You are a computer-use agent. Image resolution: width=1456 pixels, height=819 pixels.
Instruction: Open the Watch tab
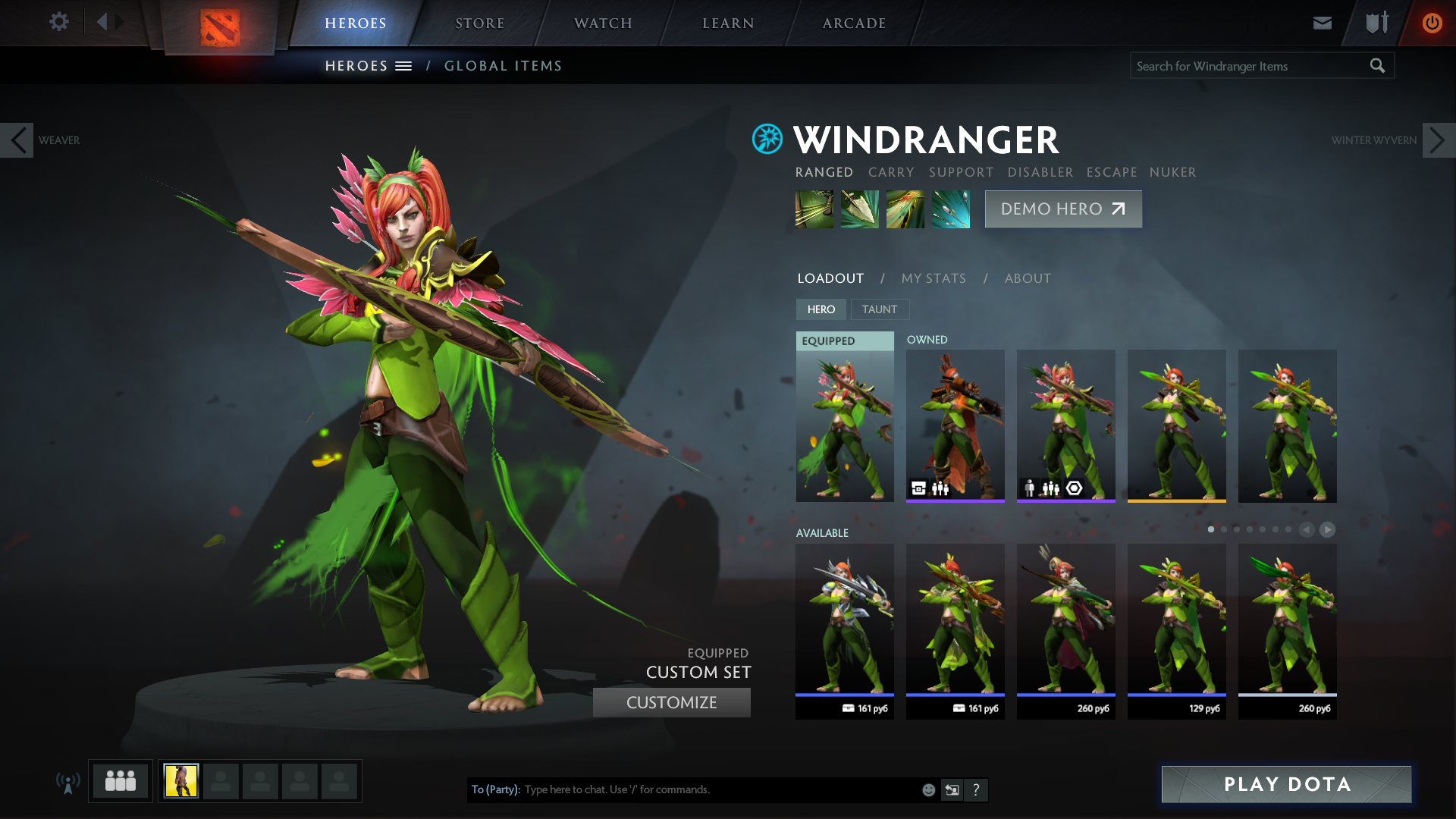(603, 24)
